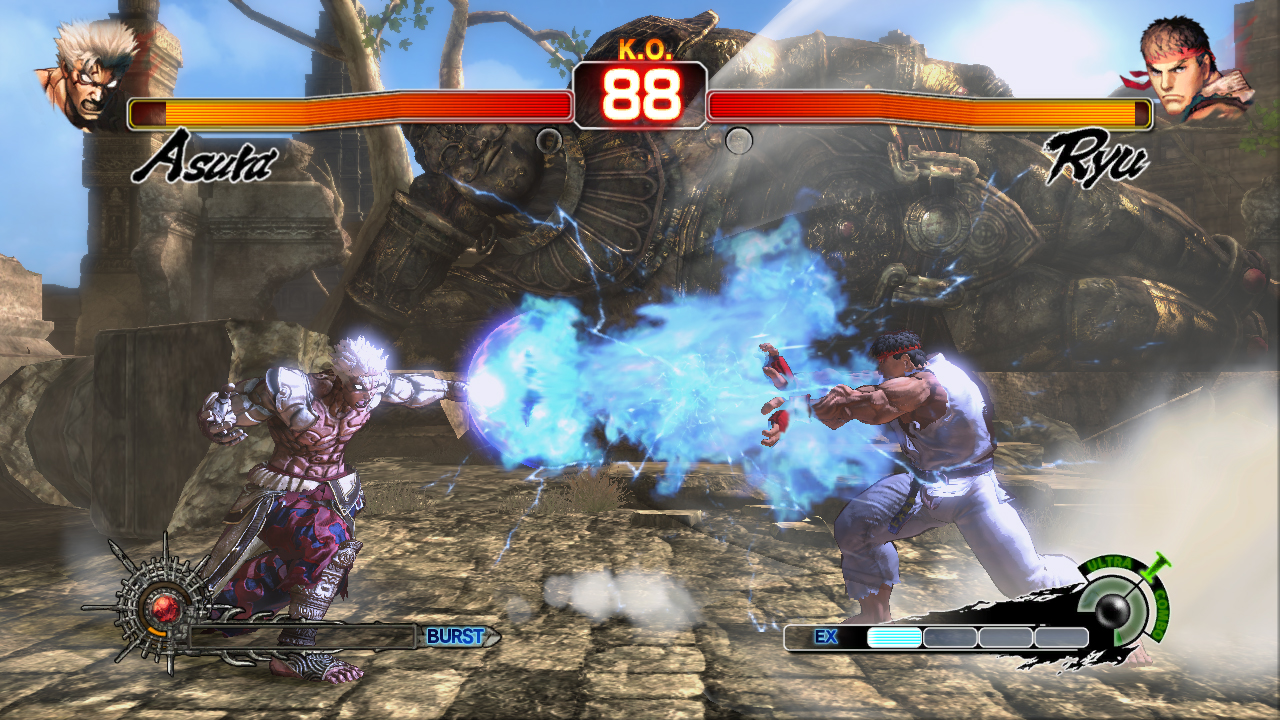Click the BURST label on Asura's gauge
This screenshot has width=1280, height=720.
(x=455, y=636)
